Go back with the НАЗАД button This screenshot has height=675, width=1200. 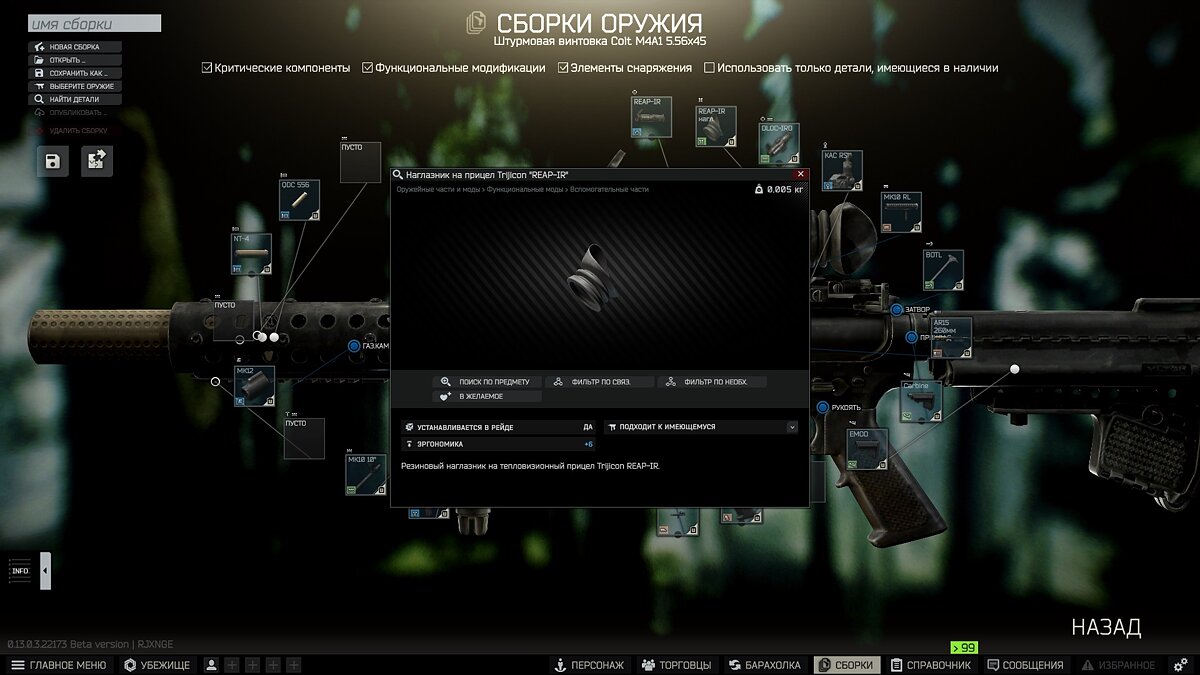tap(1106, 628)
